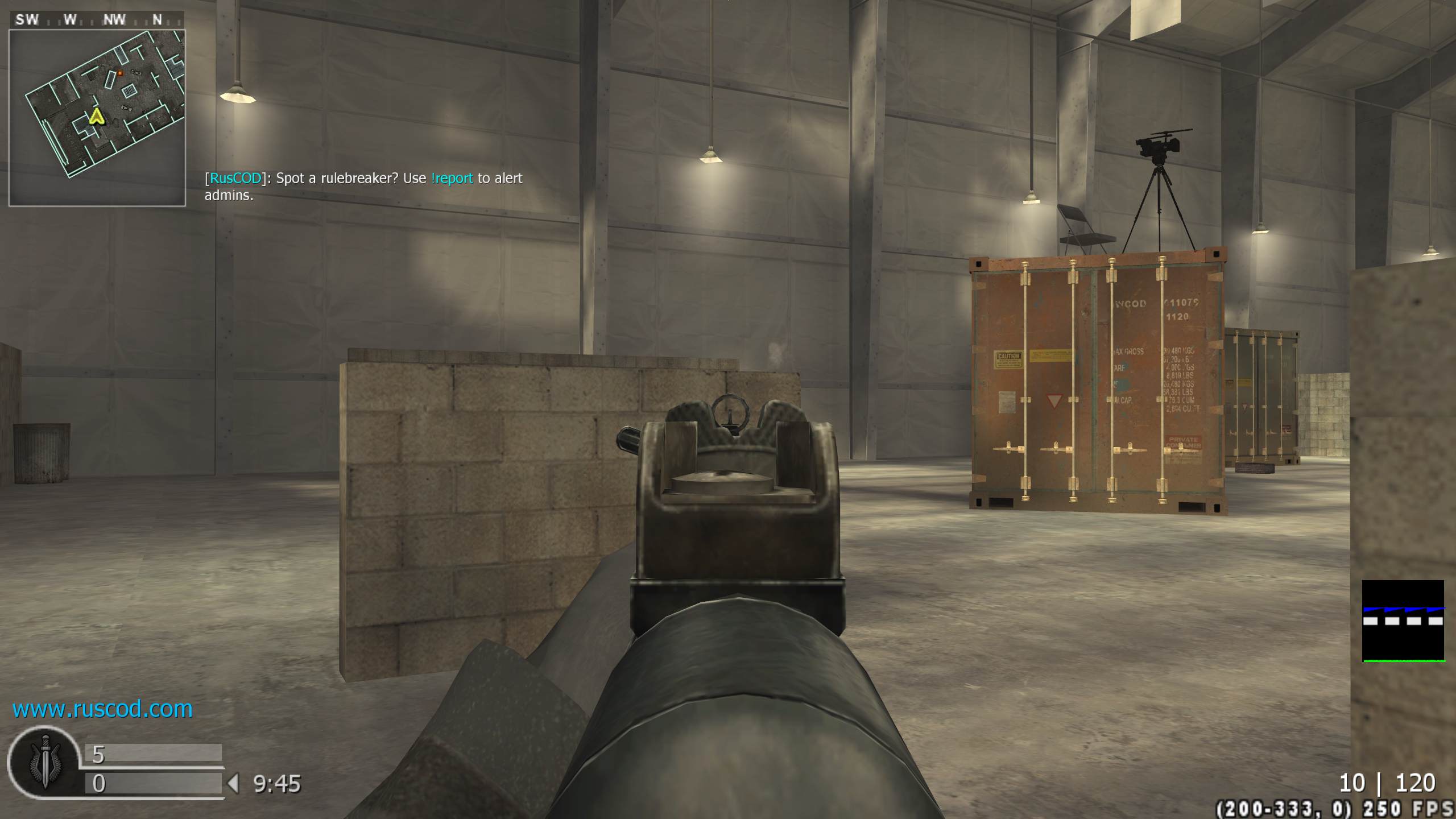
Task: Click the dagger team emblem icon
Action: pos(45,762)
